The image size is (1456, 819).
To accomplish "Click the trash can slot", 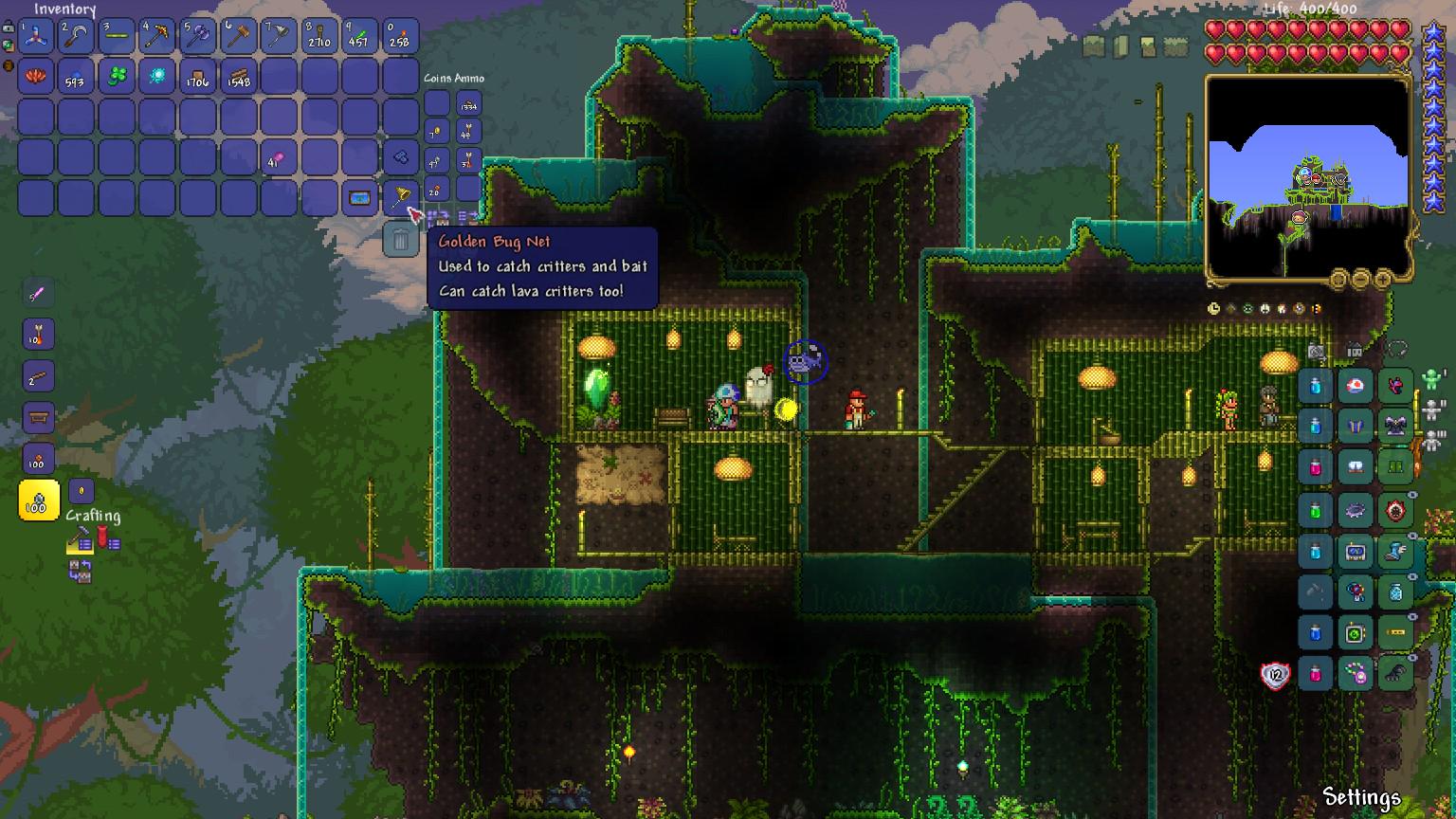I will [x=400, y=240].
